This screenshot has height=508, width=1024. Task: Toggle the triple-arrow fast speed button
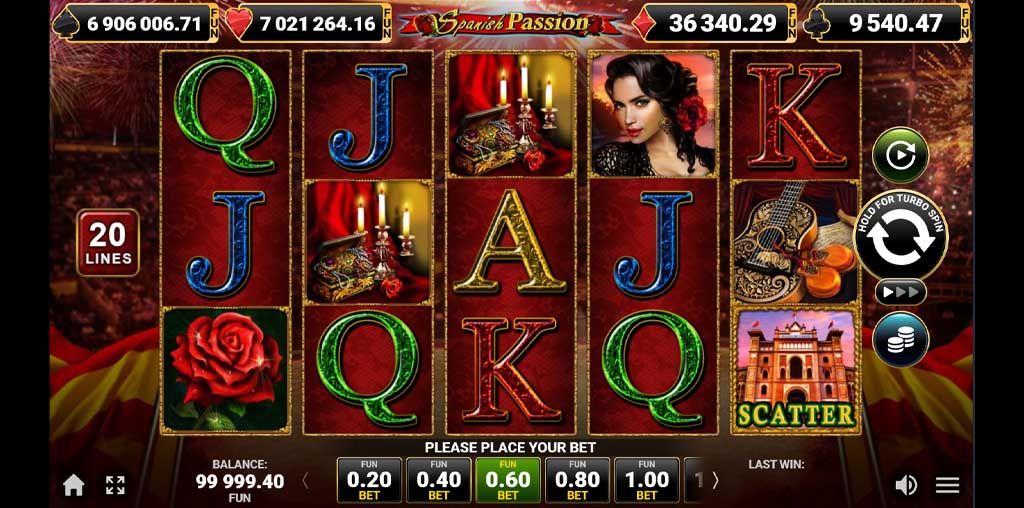click(900, 292)
